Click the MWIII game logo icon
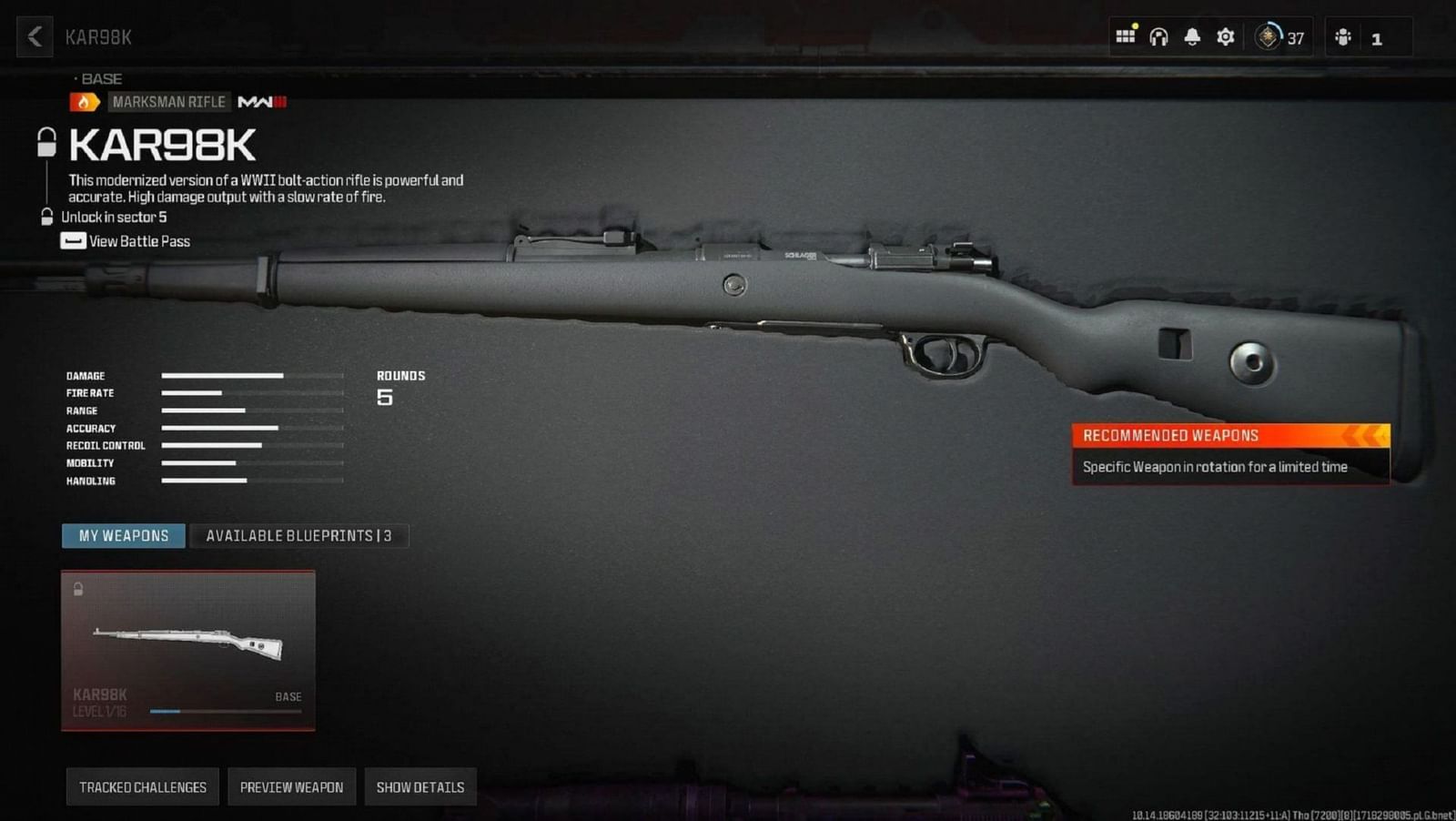This screenshot has height=821, width=1456. (262, 101)
